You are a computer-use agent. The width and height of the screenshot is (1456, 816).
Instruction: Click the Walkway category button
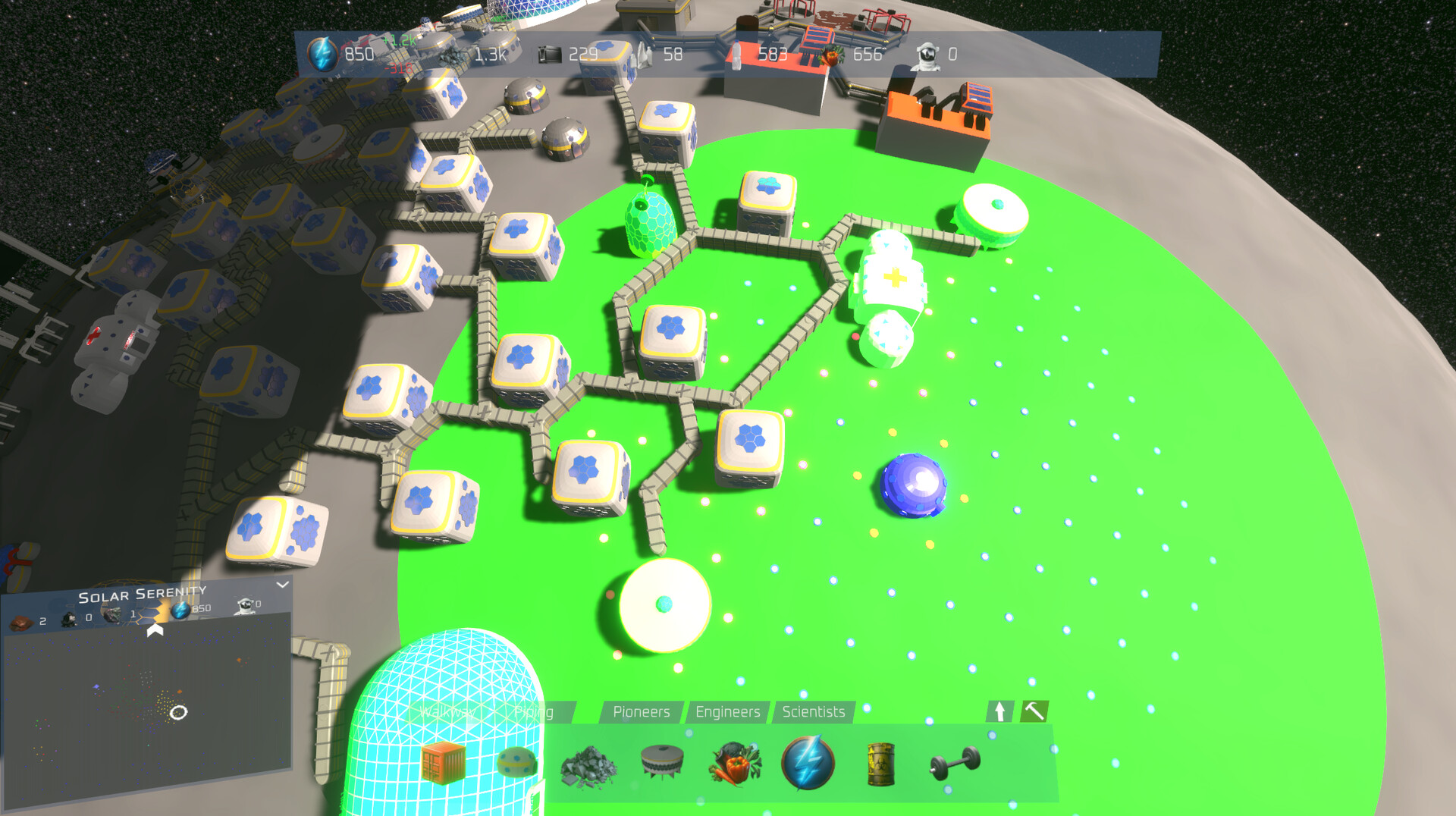(449, 712)
